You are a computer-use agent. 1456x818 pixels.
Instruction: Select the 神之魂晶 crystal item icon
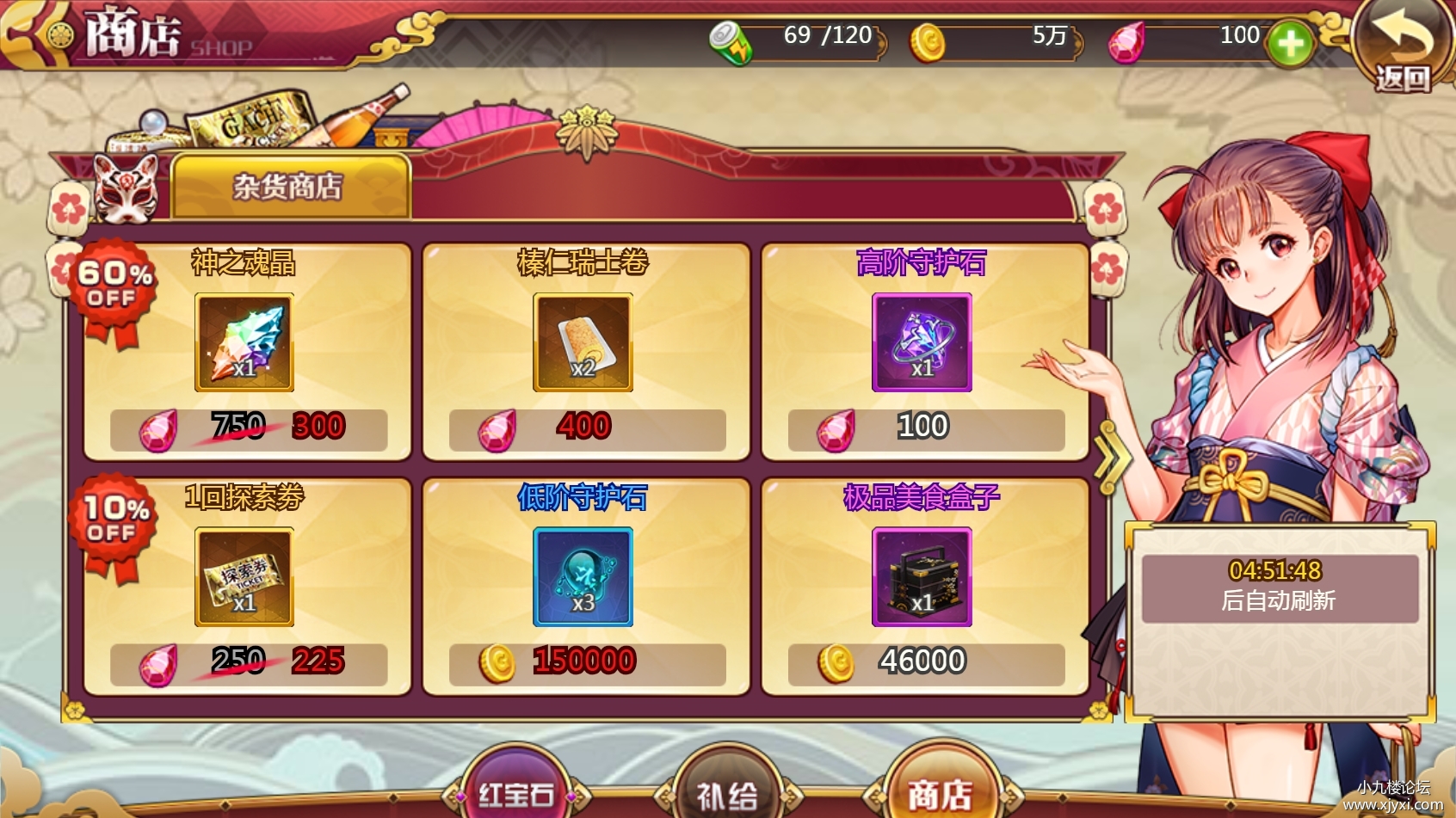[x=244, y=342]
